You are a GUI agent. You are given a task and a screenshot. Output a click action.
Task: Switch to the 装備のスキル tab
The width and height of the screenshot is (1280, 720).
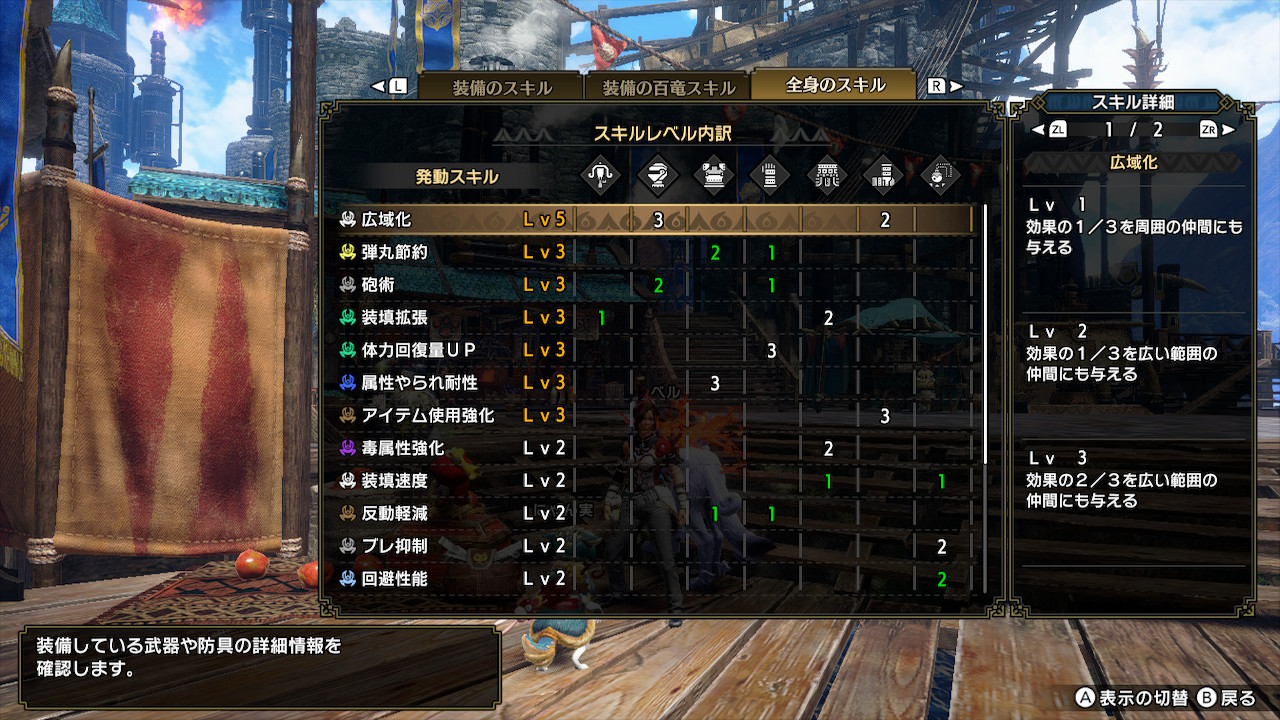pos(501,87)
